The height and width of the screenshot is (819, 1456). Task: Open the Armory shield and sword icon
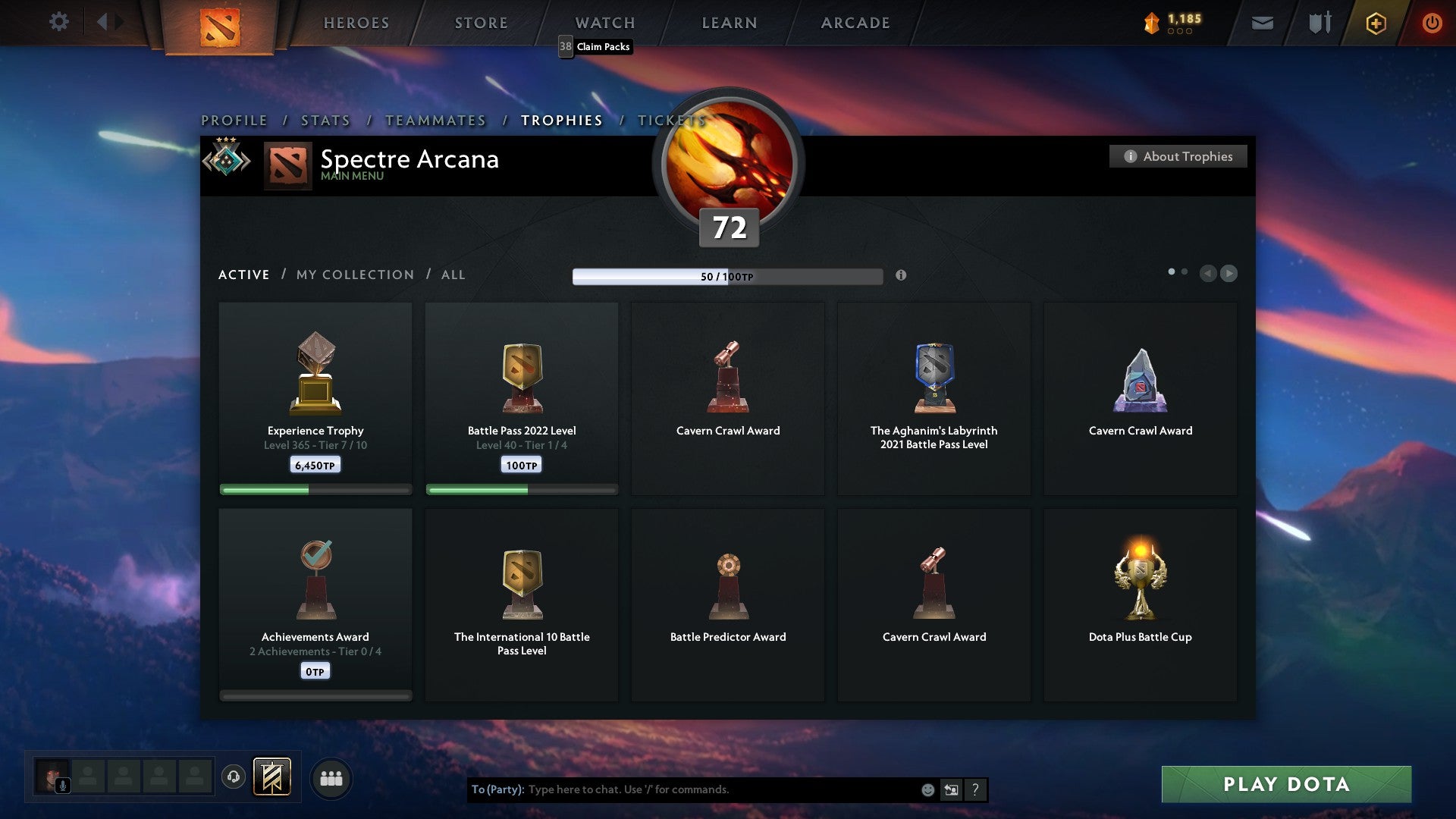pos(1318,23)
